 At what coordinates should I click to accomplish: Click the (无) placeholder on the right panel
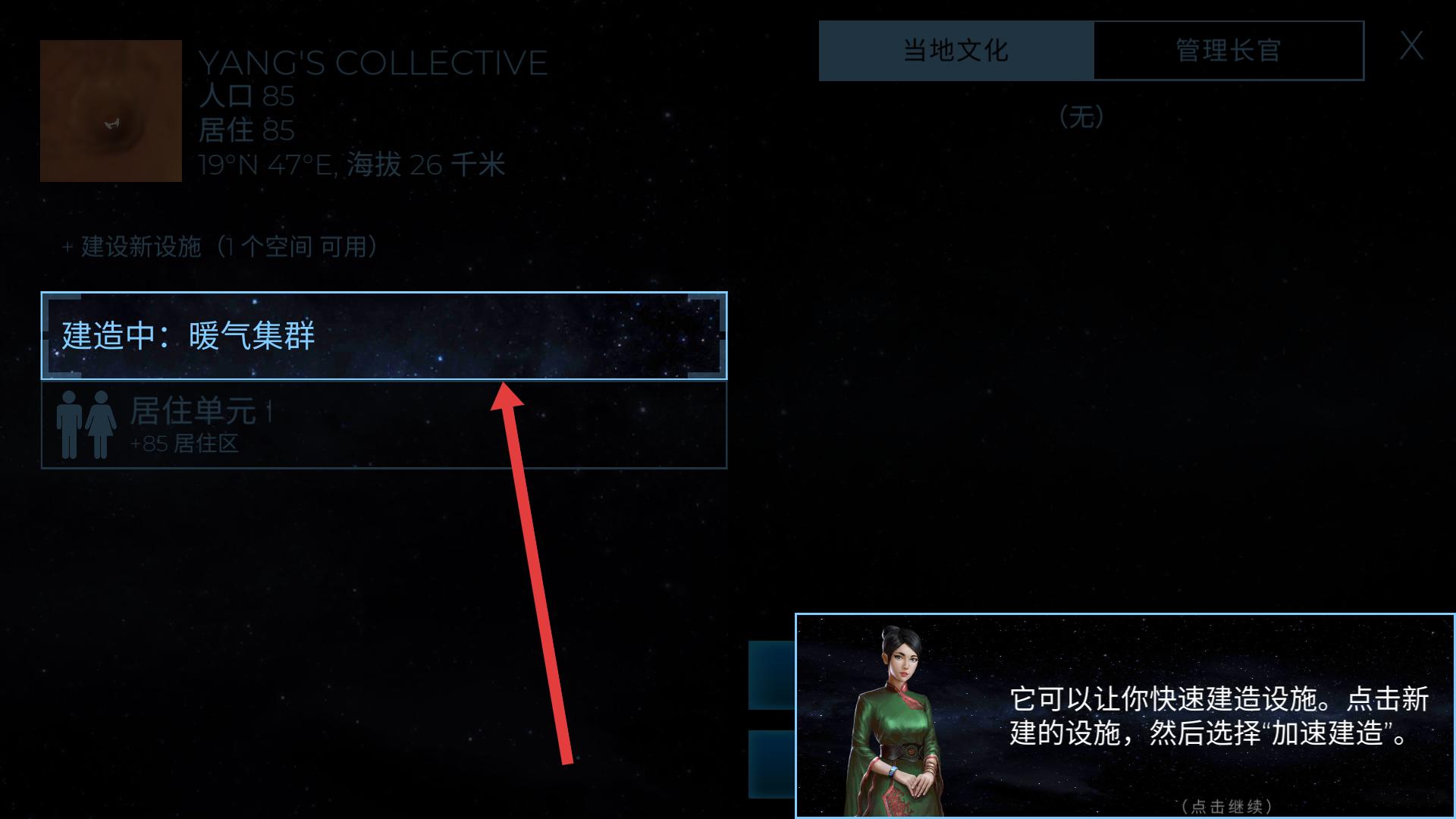click(x=1082, y=117)
